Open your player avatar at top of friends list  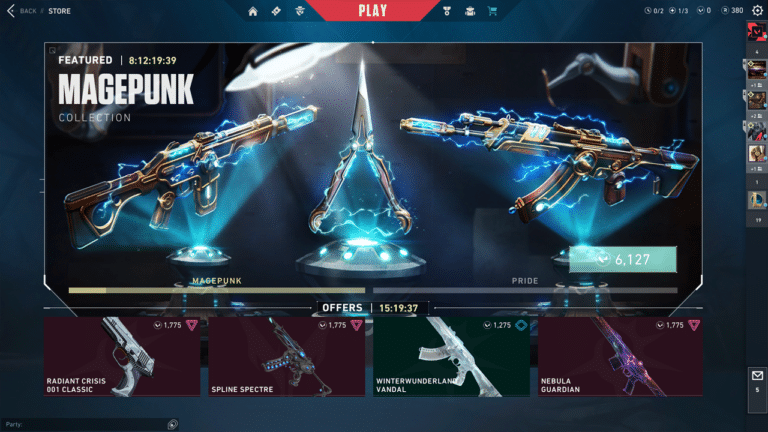click(x=756, y=32)
